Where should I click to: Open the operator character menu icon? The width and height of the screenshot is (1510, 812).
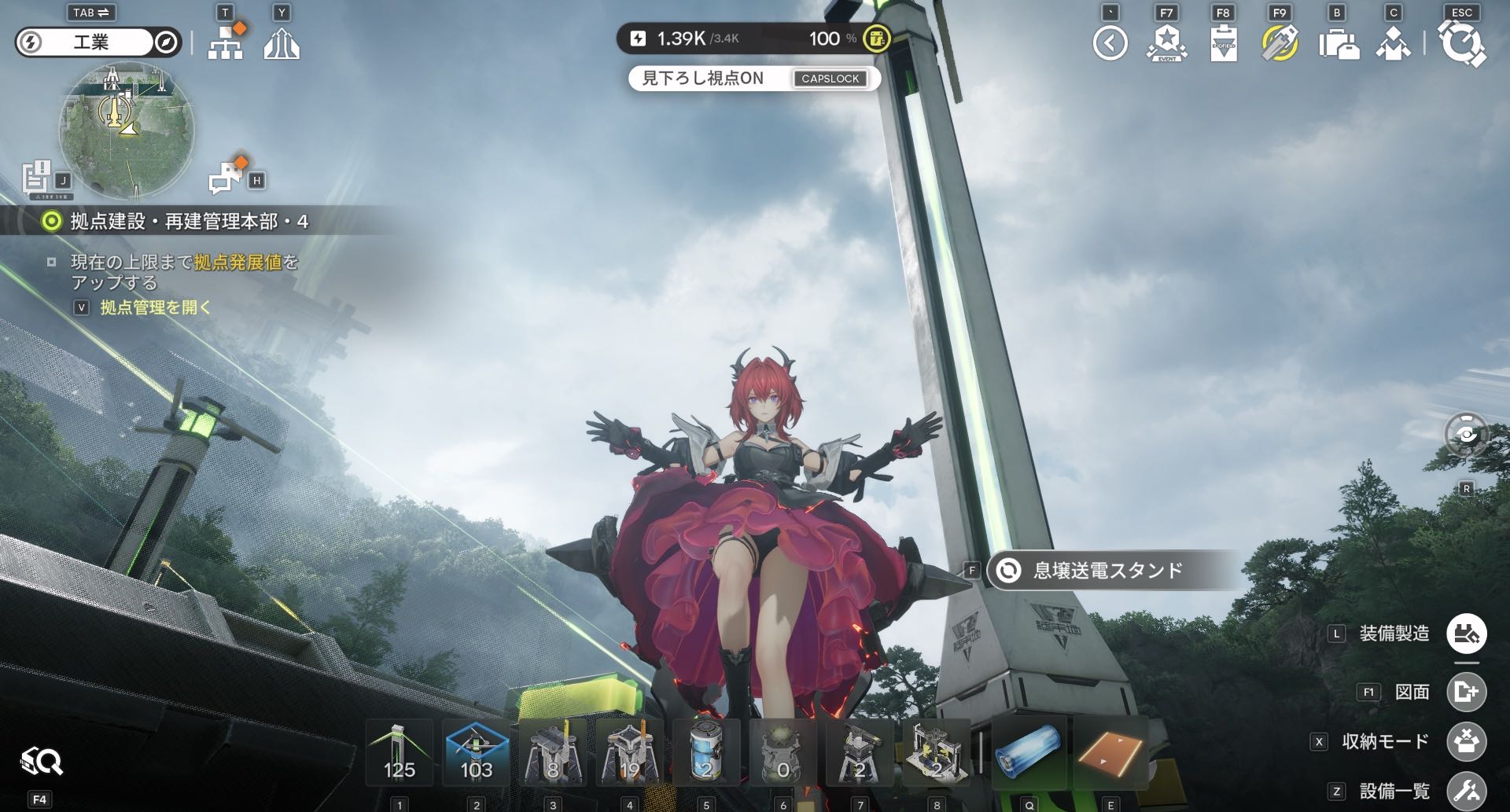point(1393,44)
